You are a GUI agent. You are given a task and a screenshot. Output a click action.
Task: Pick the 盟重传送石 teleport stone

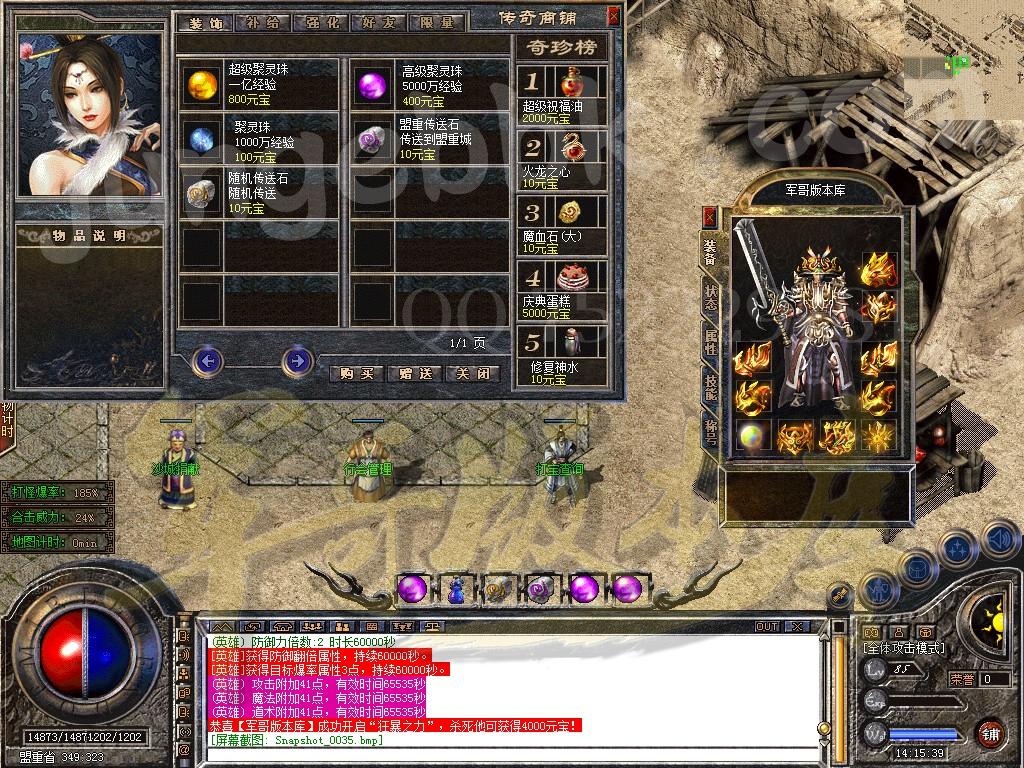[x=373, y=138]
